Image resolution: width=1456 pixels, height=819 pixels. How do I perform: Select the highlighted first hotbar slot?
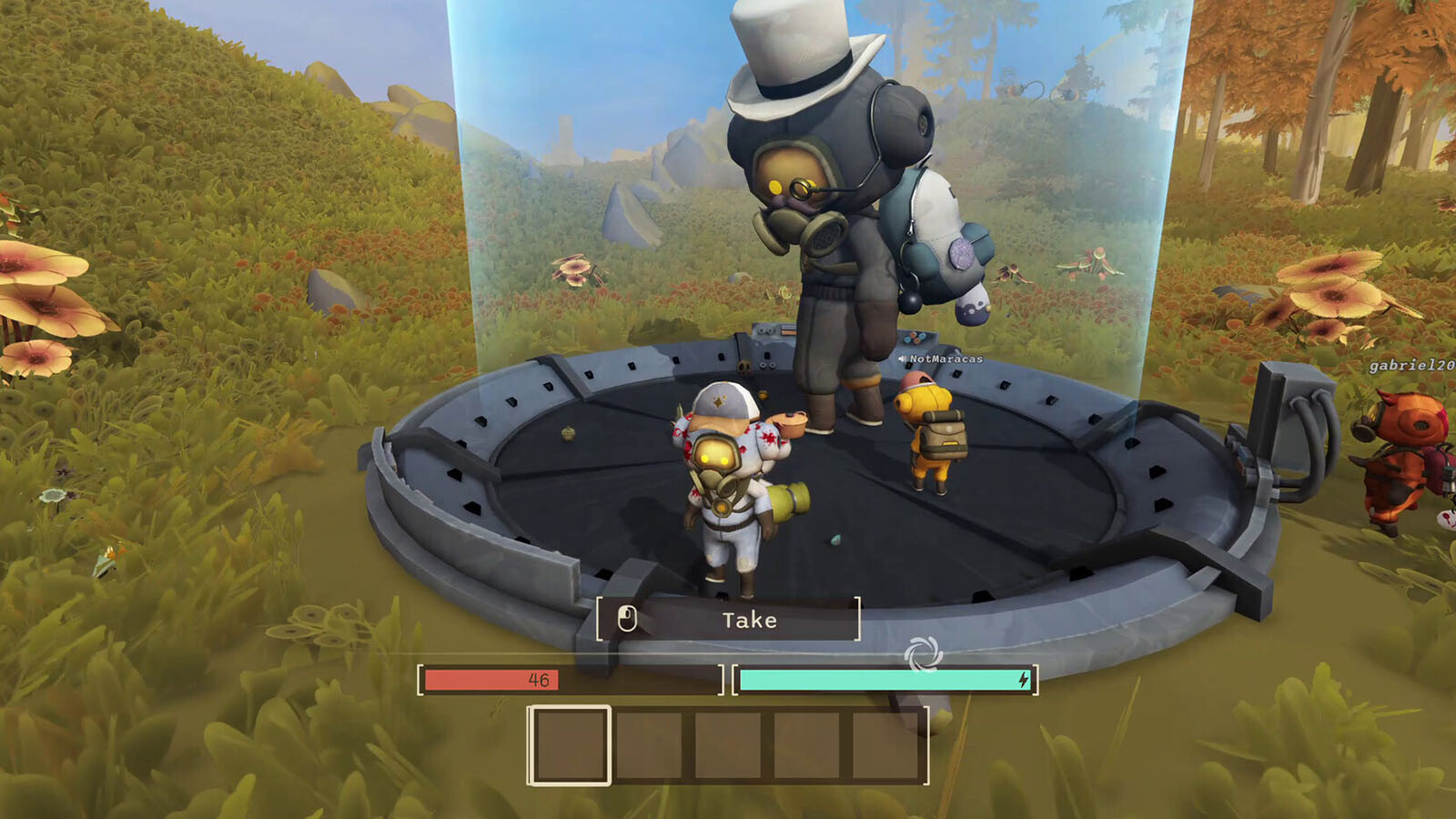pos(570,745)
